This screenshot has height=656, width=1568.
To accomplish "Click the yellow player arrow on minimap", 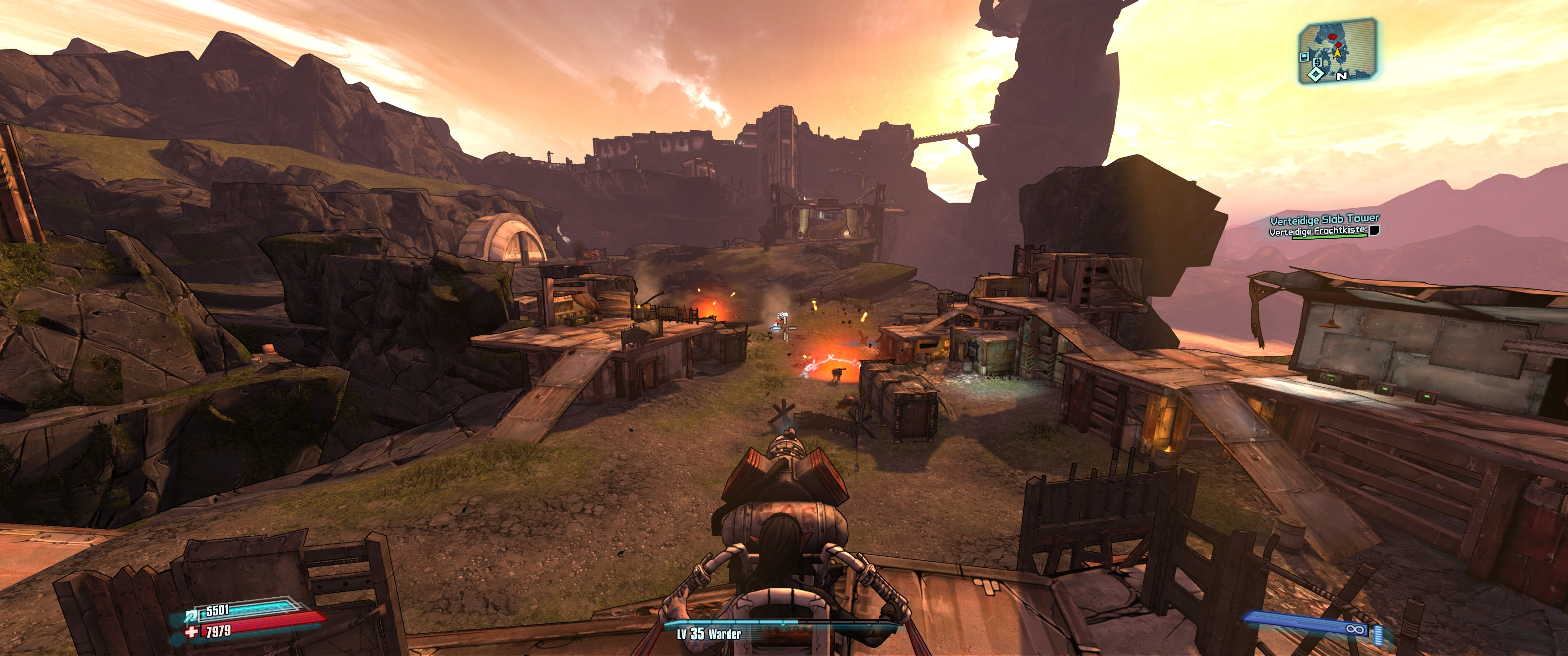I will tap(1338, 53).
